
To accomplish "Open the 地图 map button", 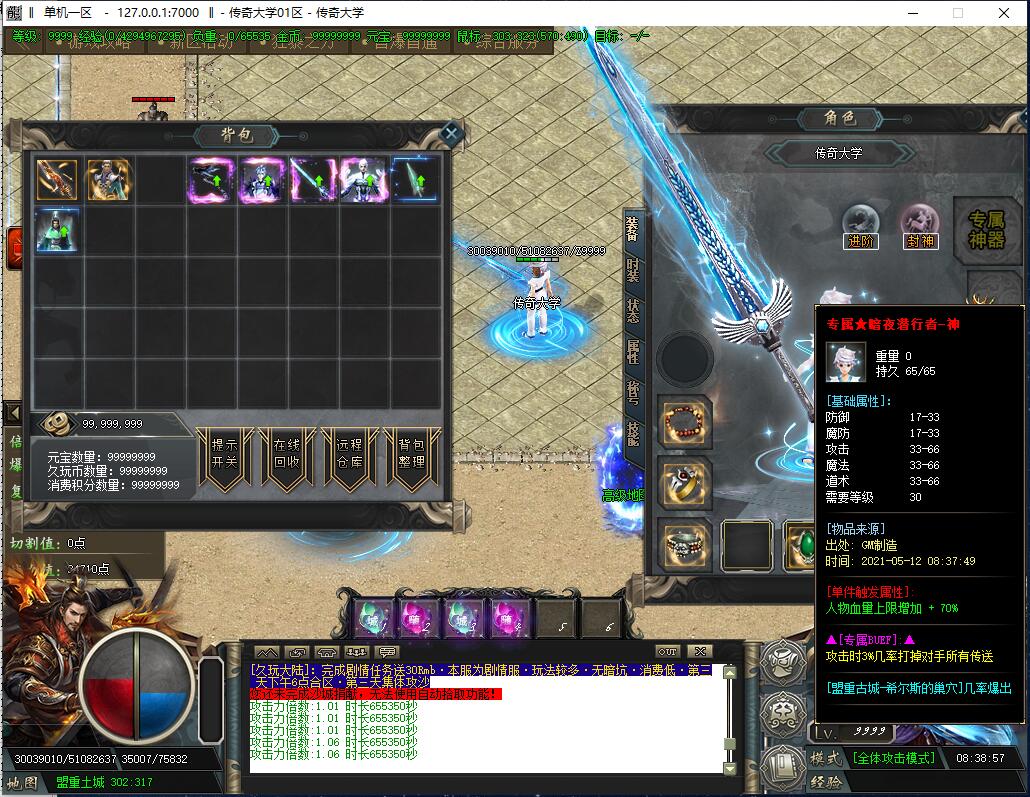I will pyautogui.click(x=23, y=782).
